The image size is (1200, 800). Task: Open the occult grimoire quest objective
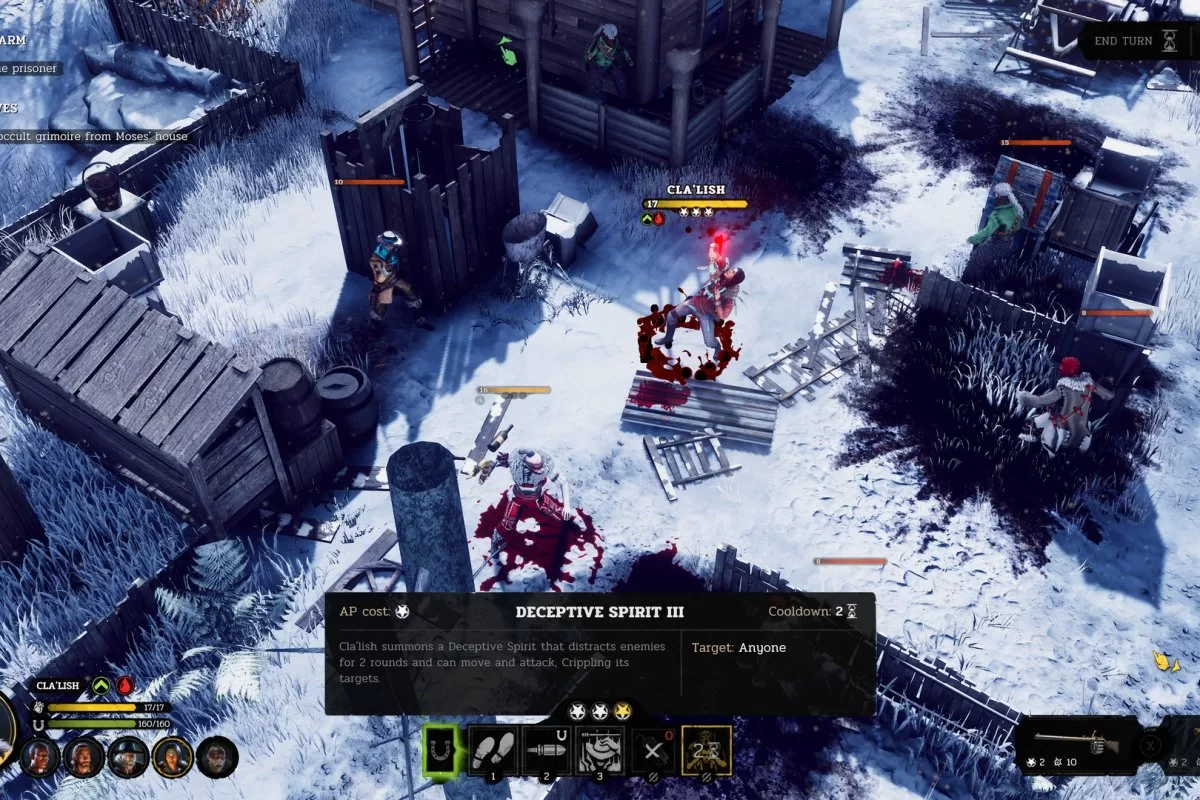[x=95, y=136]
